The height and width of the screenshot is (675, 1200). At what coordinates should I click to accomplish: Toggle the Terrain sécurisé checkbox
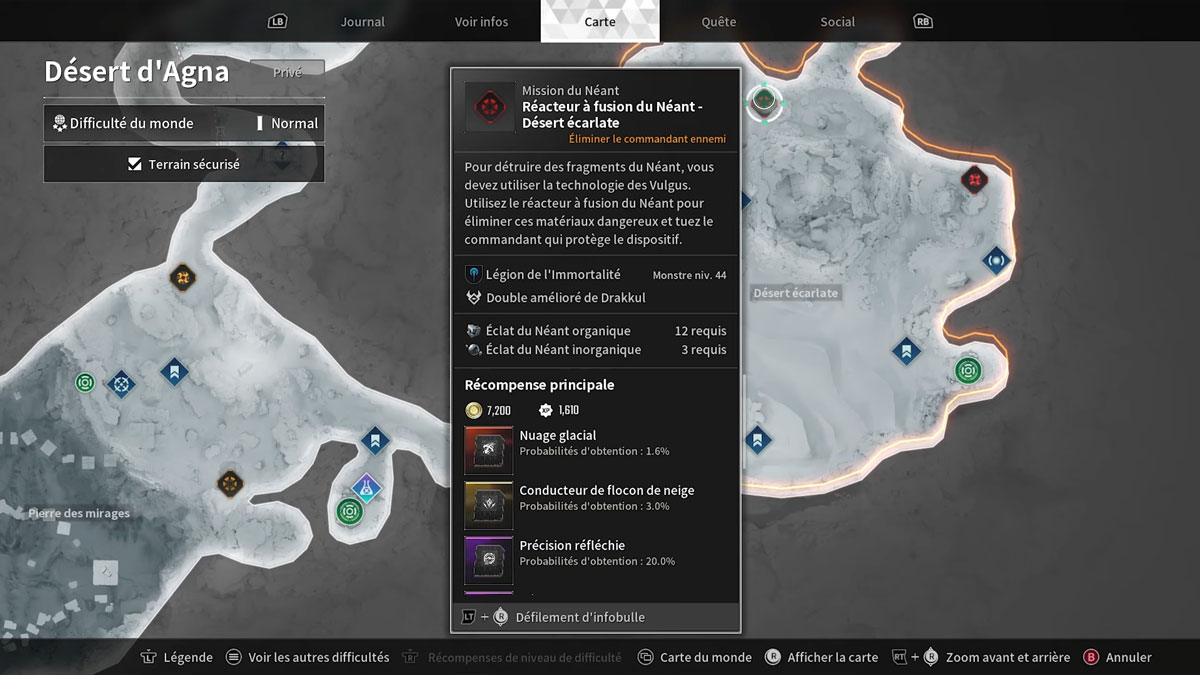pyautogui.click(x=135, y=164)
